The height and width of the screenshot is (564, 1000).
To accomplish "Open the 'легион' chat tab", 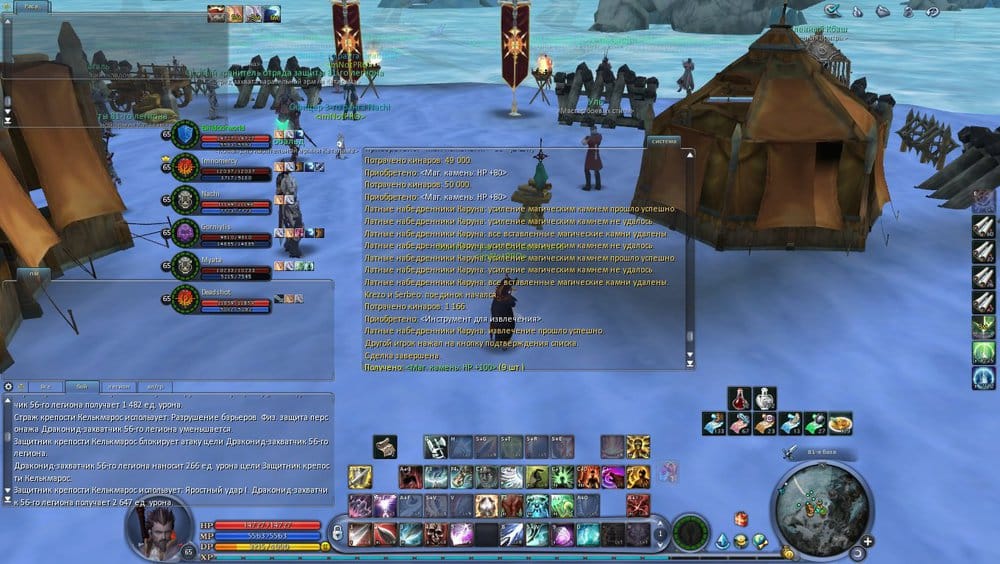I will tap(119, 386).
